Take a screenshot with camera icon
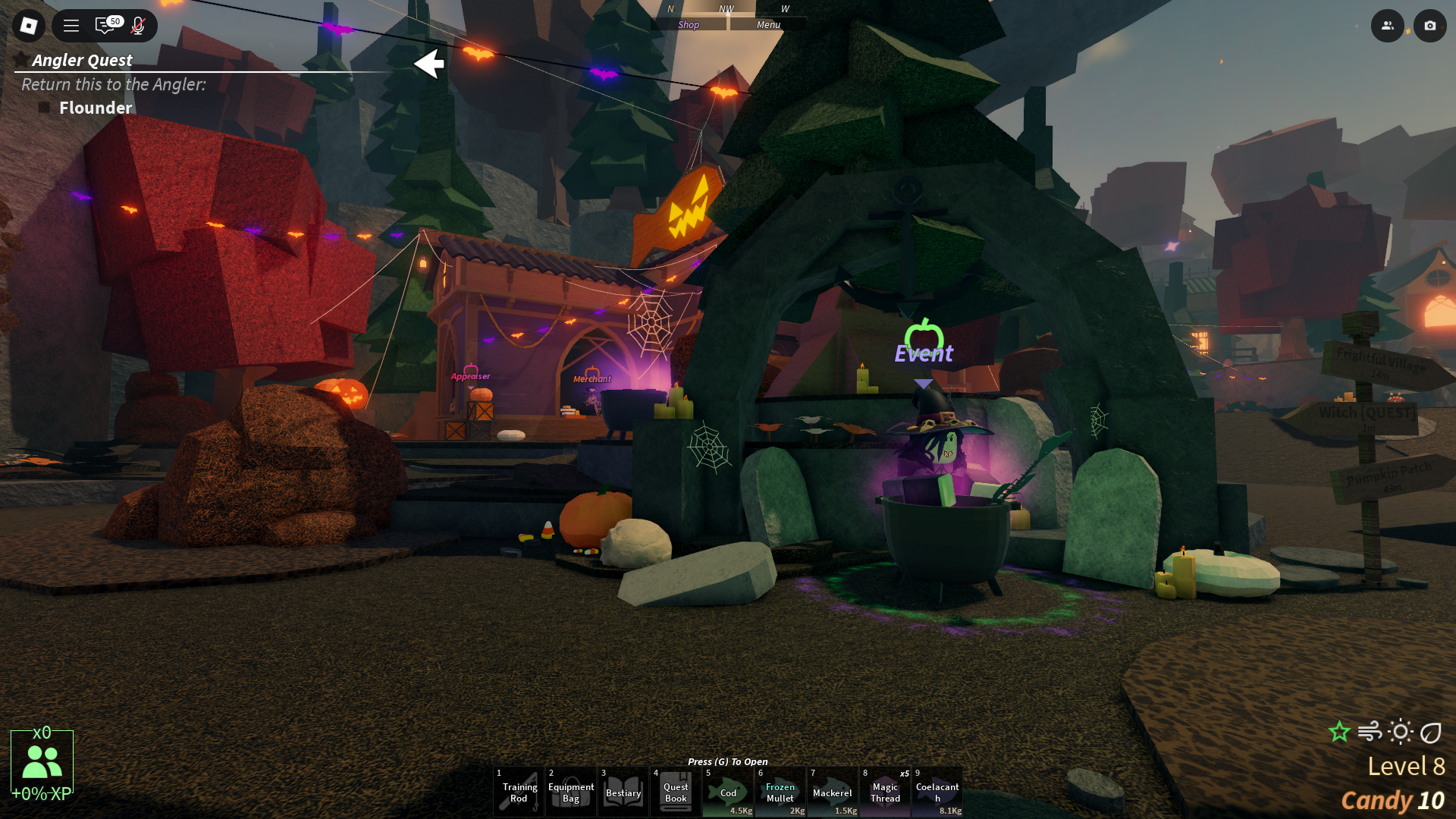The width and height of the screenshot is (1456, 819). [1429, 26]
